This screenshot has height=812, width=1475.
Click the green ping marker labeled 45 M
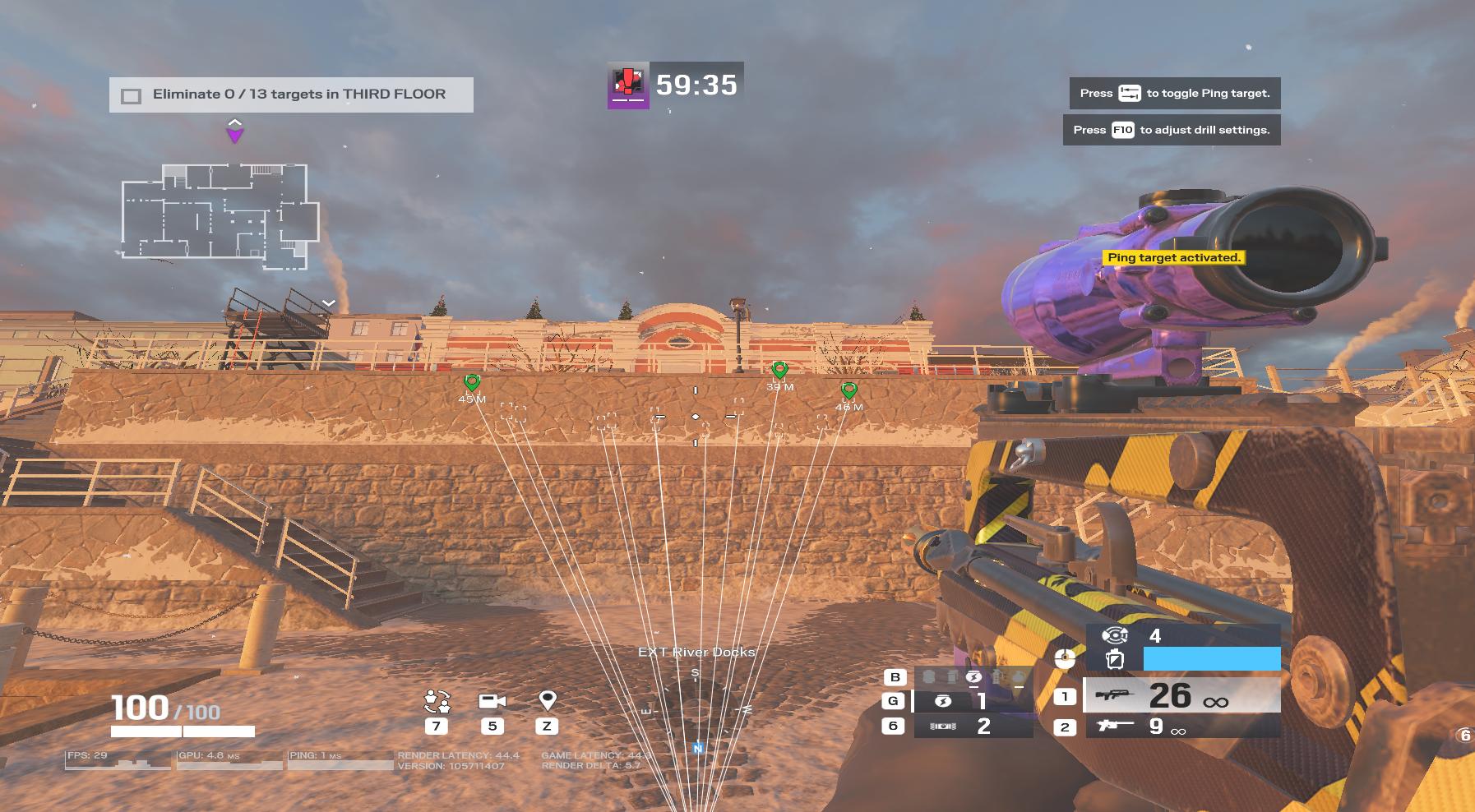click(x=472, y=383)
